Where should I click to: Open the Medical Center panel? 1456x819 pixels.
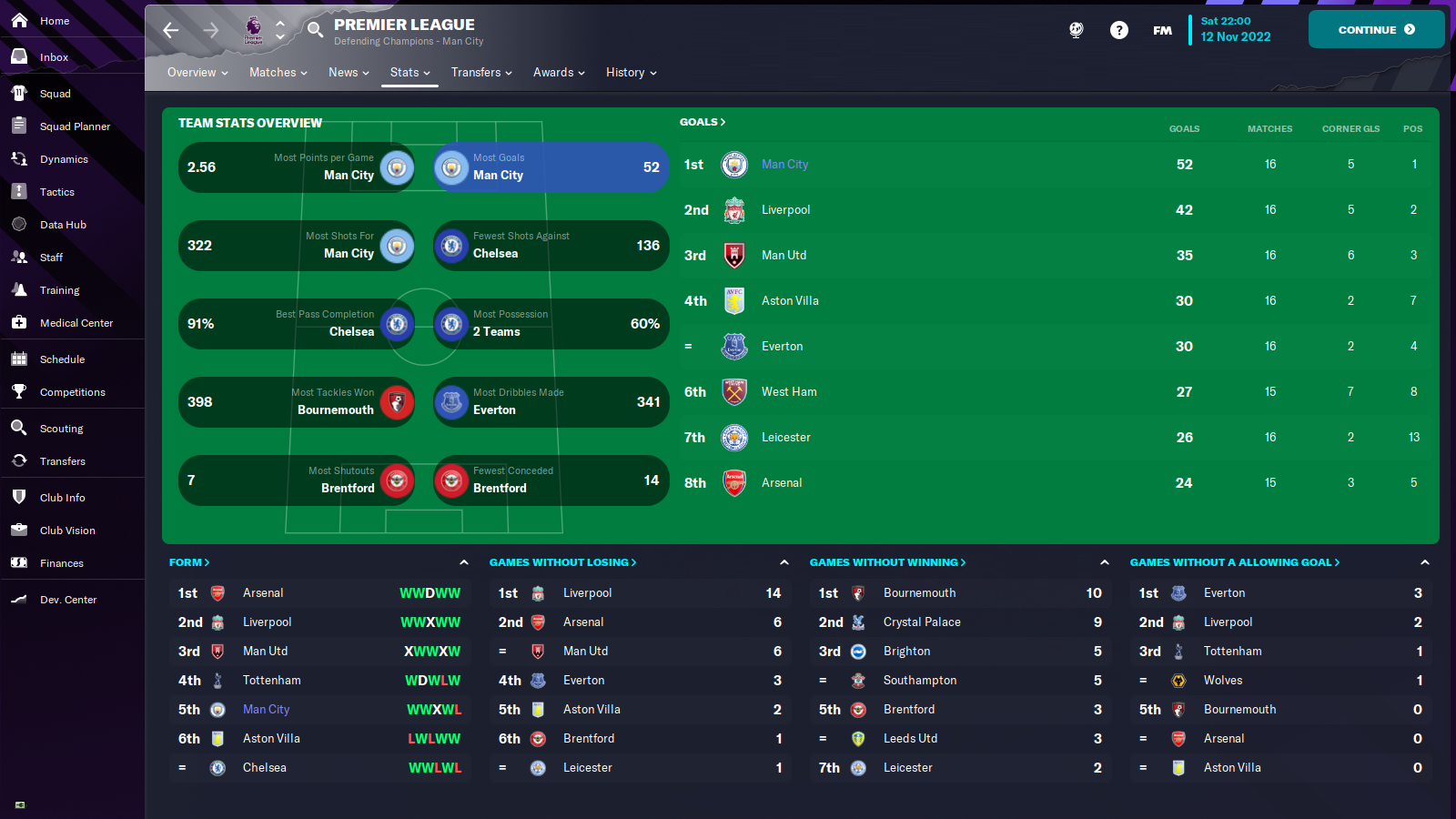tap(75, 322)
